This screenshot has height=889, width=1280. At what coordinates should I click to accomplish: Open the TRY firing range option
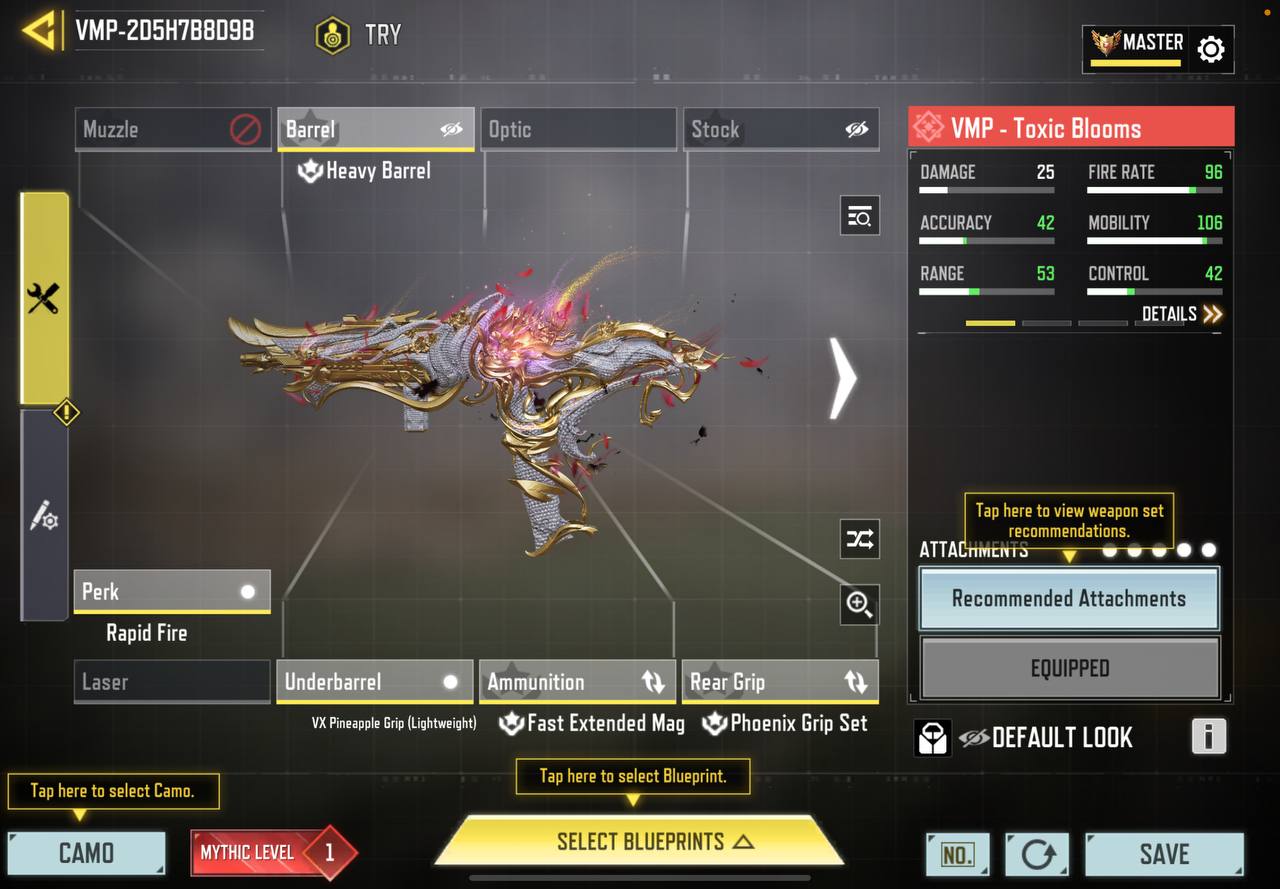point(359,35)
